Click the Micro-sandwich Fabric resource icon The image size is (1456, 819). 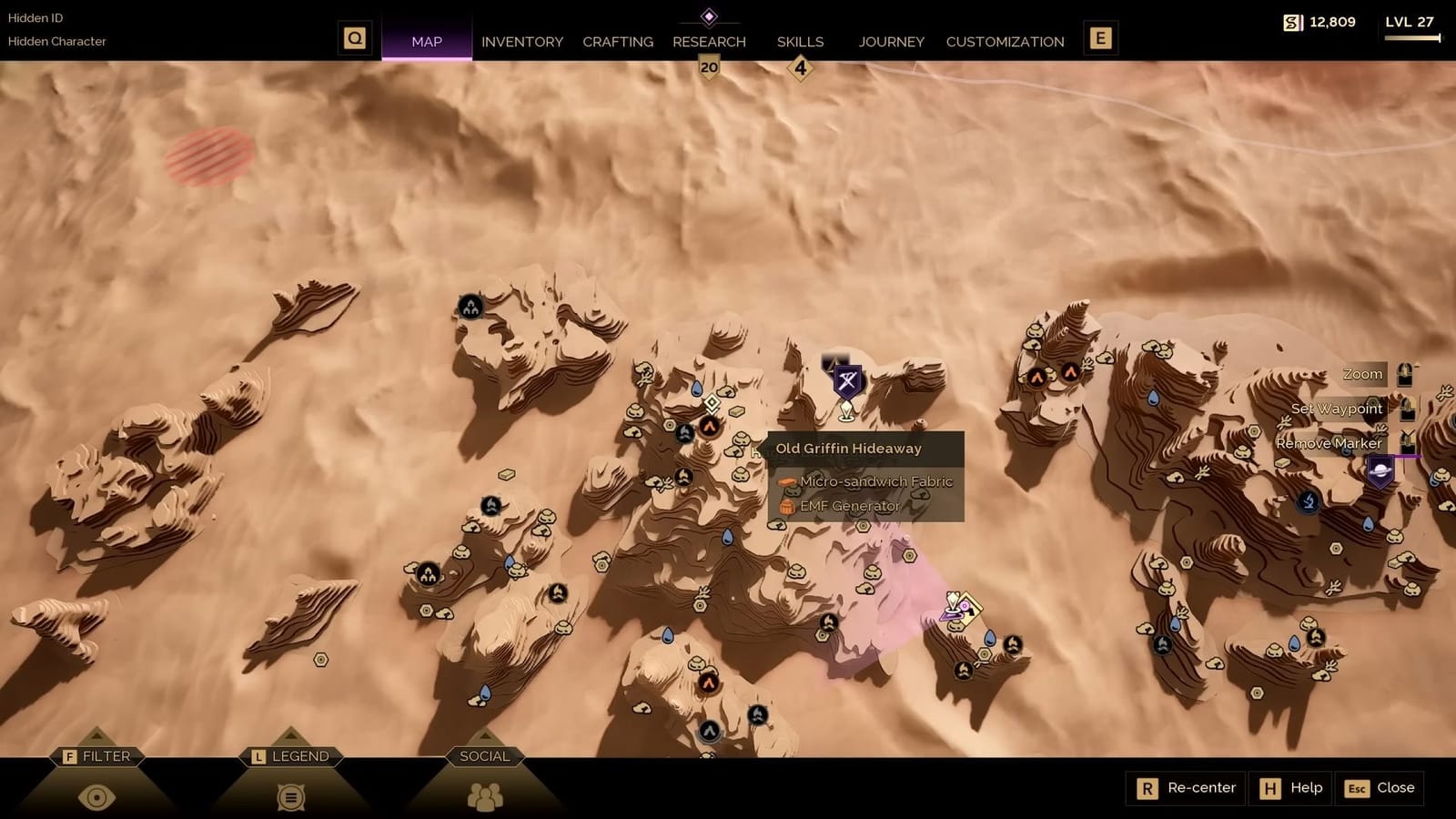786,482
